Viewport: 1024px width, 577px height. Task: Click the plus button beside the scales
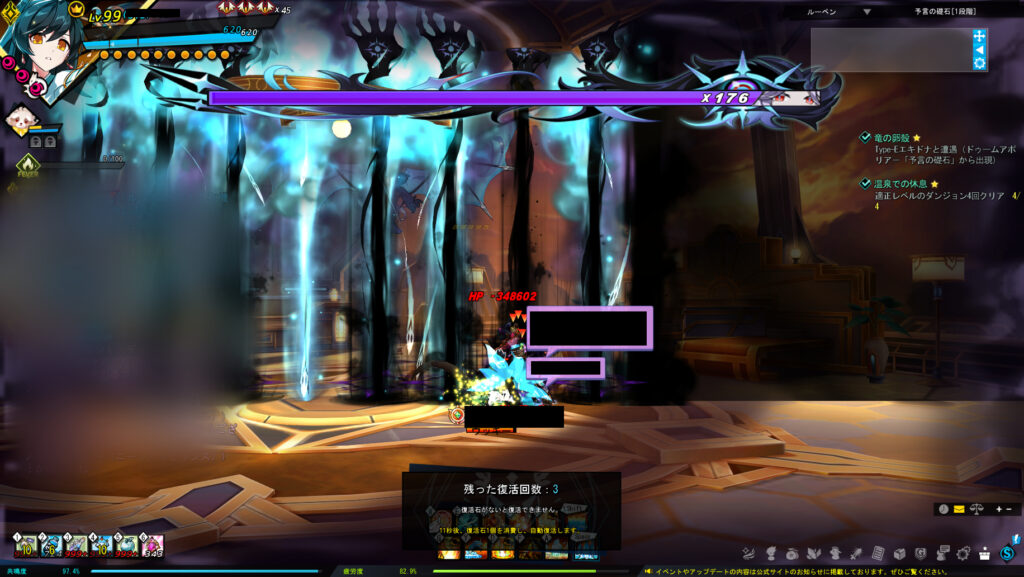[x=997, y=509]
